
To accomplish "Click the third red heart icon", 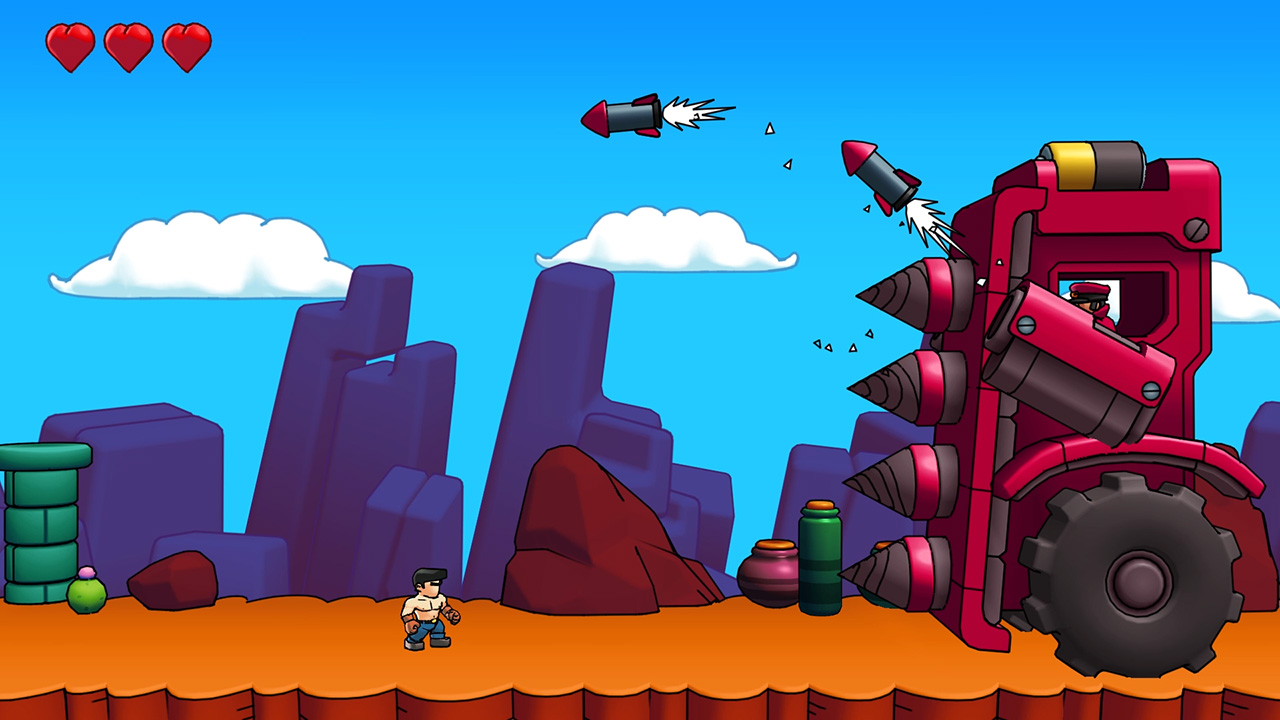I will point(186,44).
